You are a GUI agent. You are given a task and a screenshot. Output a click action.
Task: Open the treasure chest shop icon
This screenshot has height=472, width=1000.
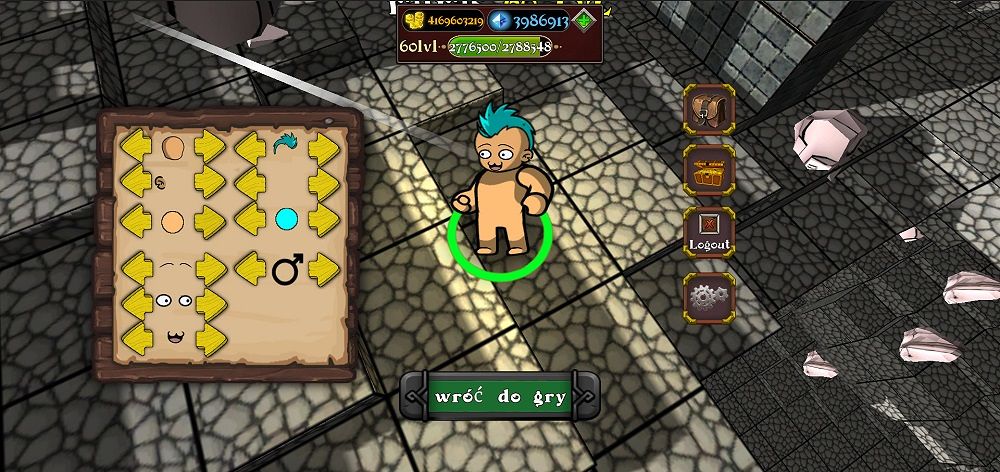[x=709, y=171]
